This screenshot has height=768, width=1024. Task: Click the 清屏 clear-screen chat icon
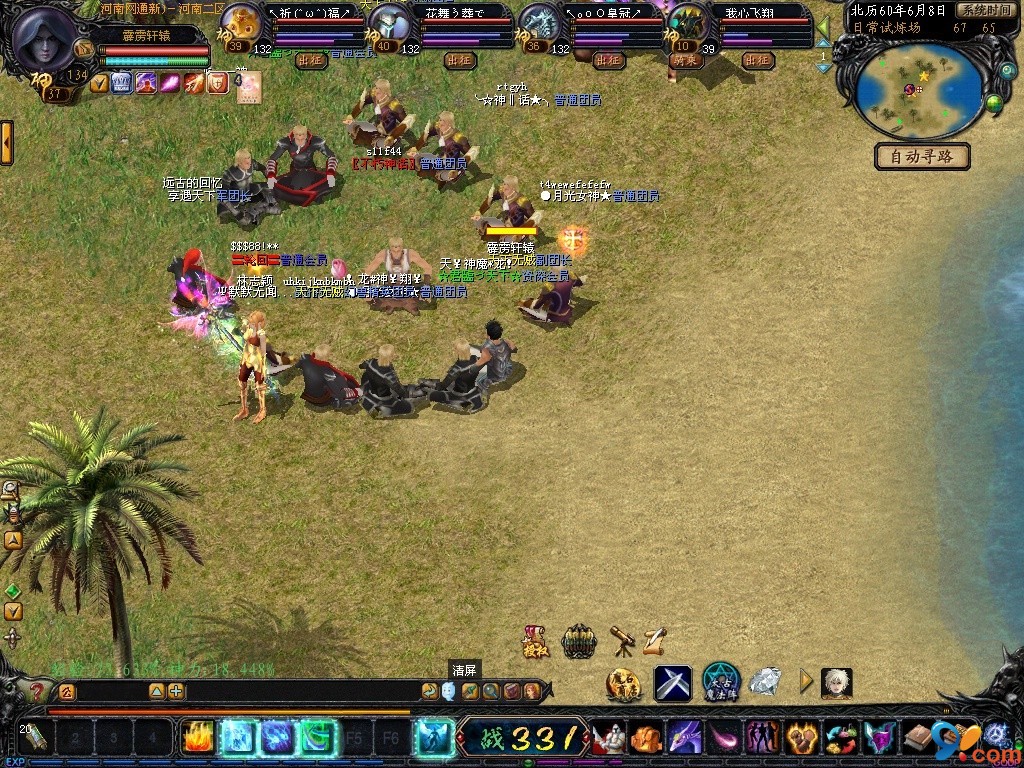coord(448,690)
